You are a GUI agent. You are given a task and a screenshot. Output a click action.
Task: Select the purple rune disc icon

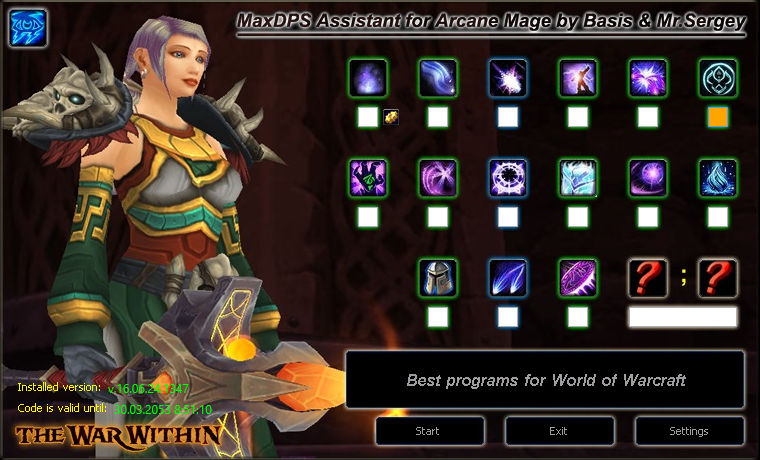(x=578, y=278)
